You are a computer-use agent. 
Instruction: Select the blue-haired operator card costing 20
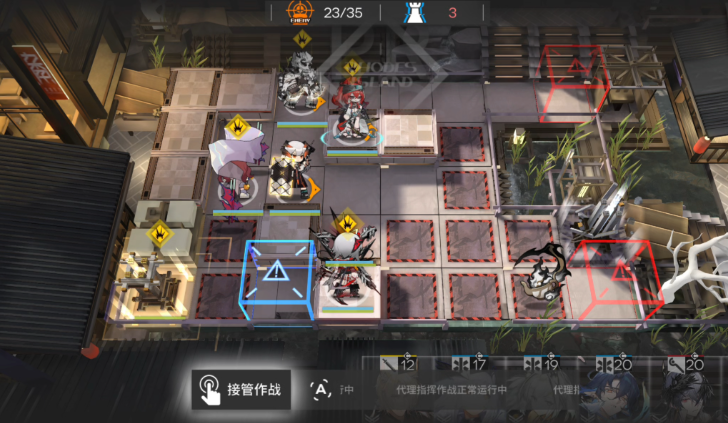click(611, 392)
